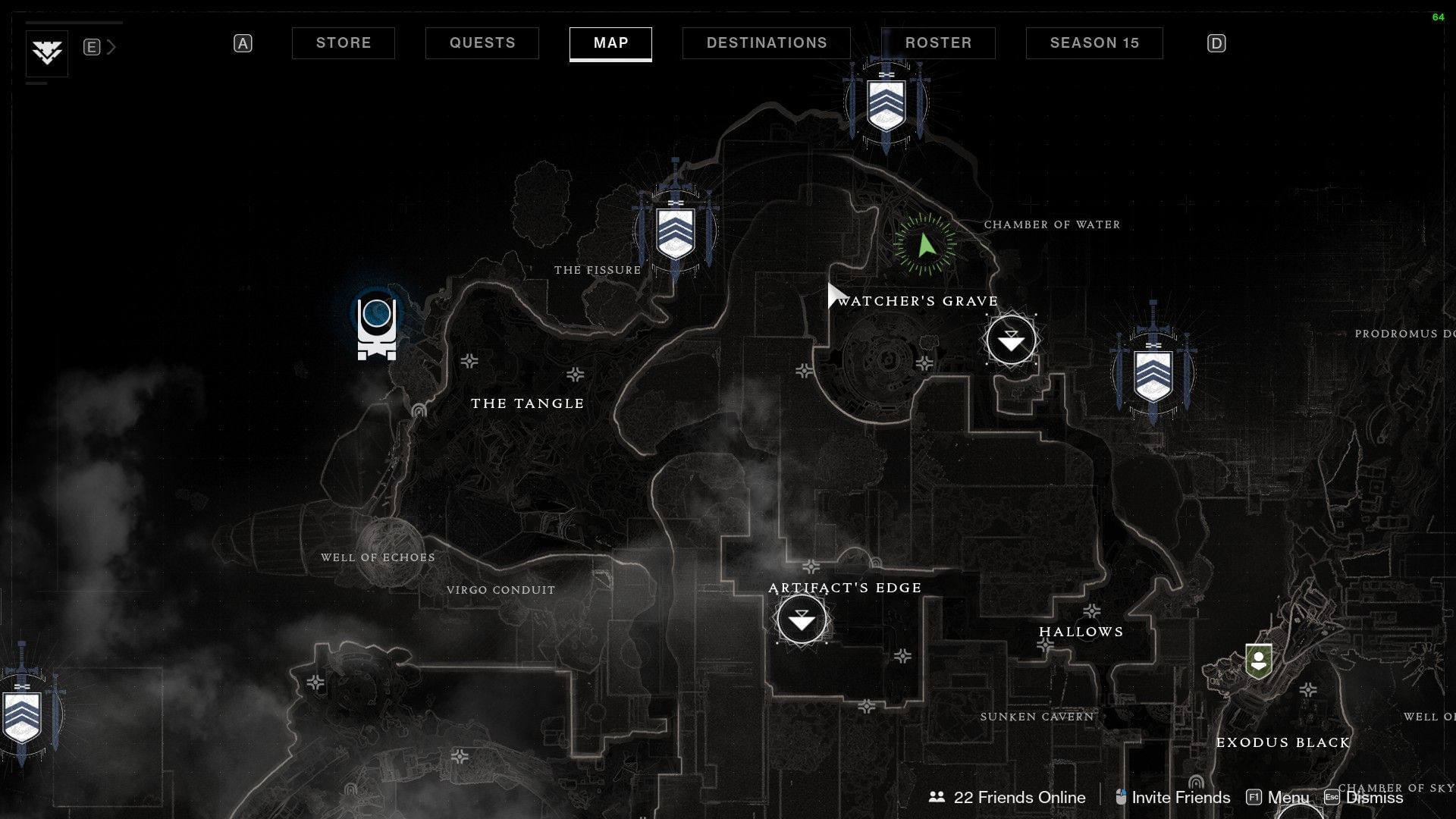The image size is (1456, 819).
Task: Click the Guardian emblem icon in the corner
Action: point(47,53)
